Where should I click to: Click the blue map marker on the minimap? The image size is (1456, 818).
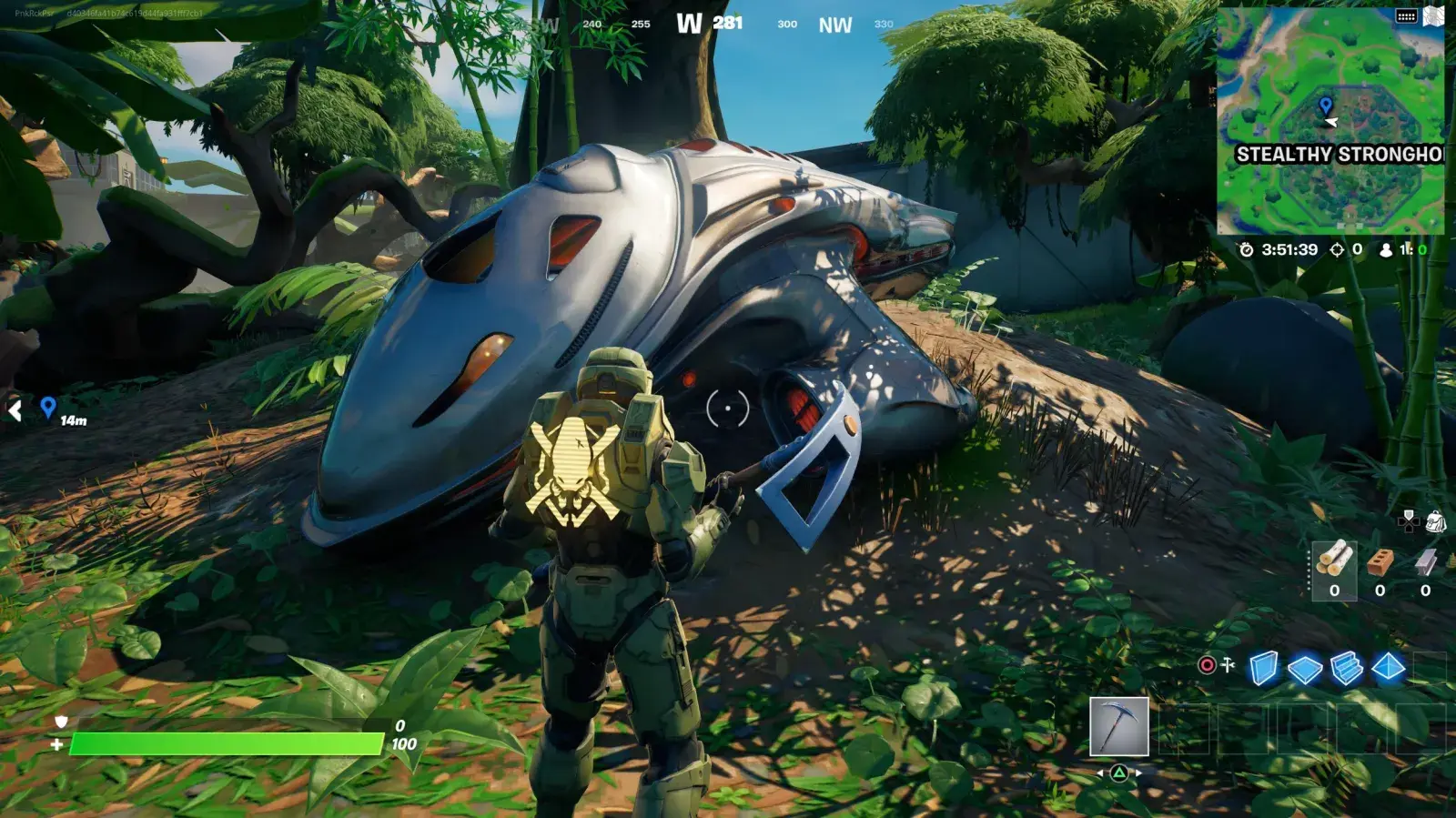[1326, 106]
